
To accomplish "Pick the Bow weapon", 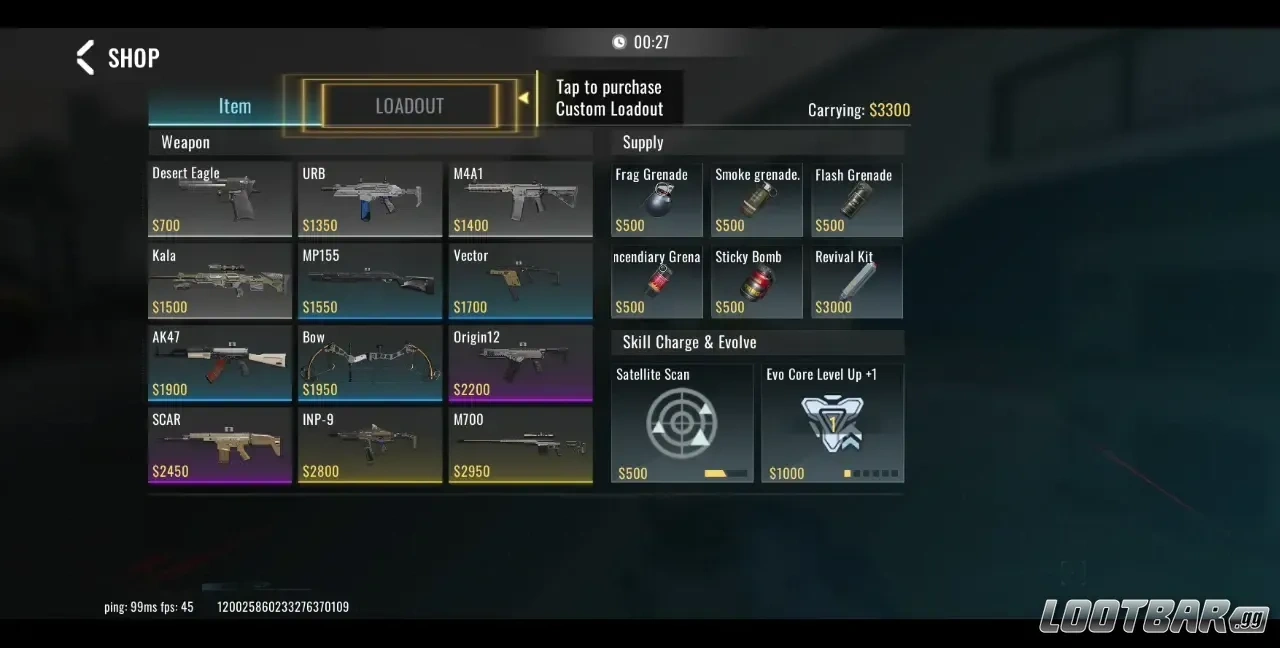I will point(370,364).
